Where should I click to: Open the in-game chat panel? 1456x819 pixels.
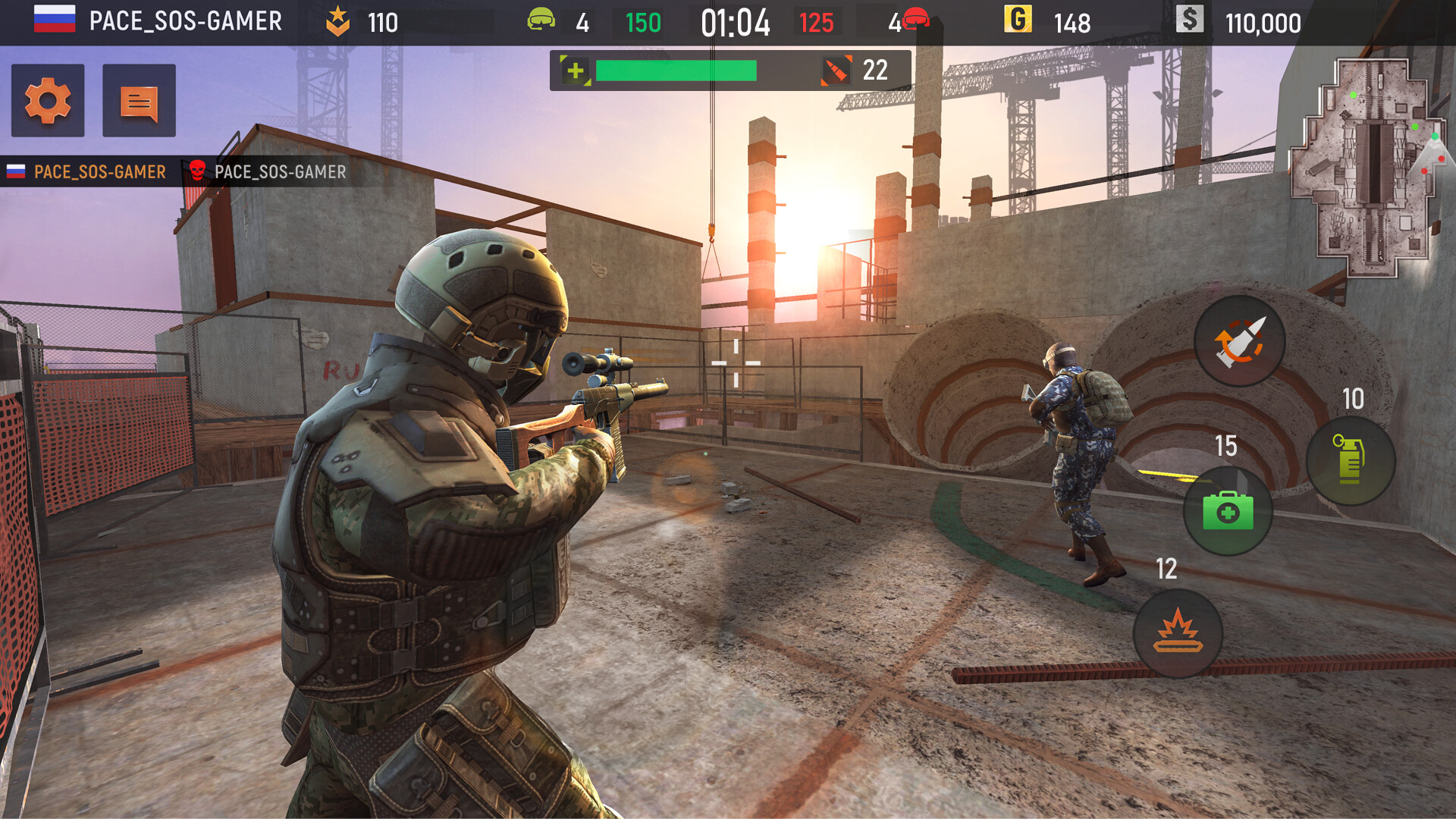tap(138, 100)
